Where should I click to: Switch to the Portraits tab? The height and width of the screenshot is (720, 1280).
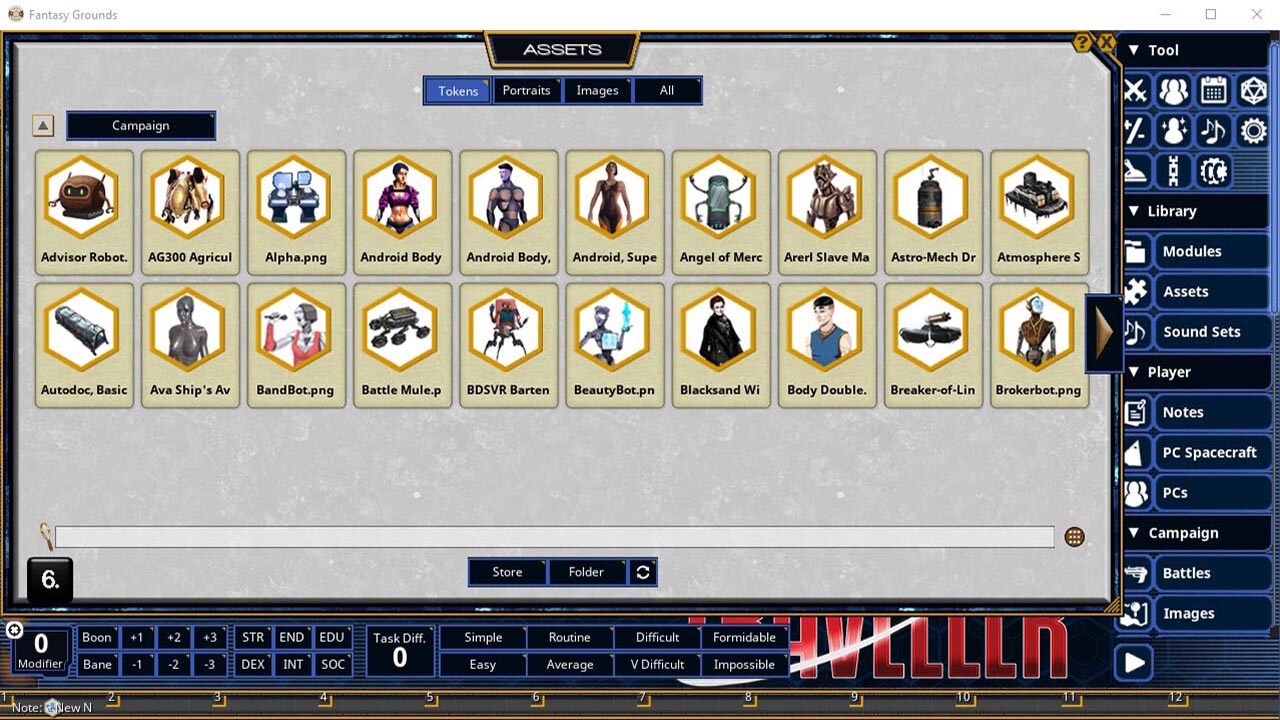click(527, 90)
